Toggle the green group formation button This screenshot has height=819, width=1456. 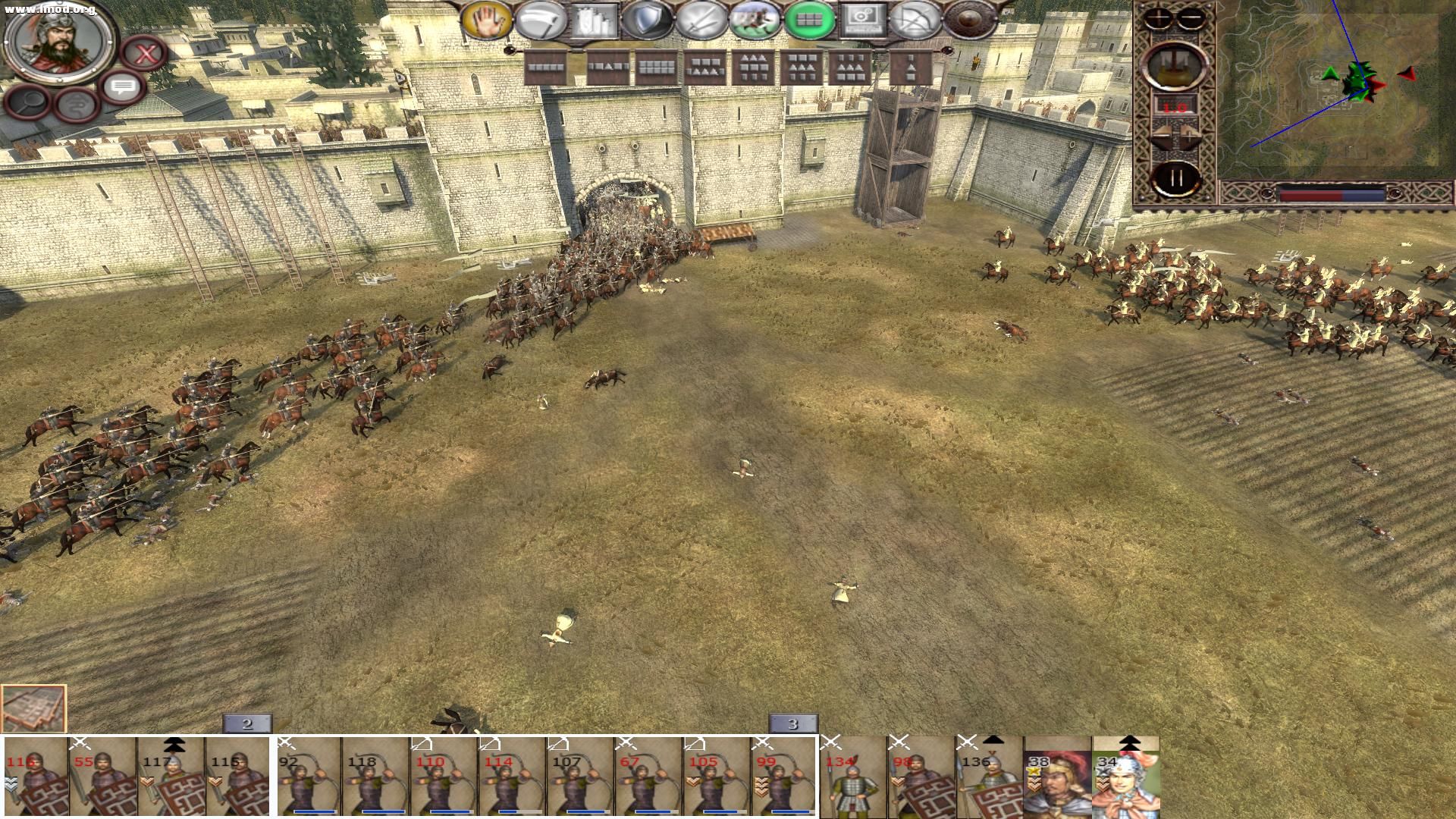point(809,20)
